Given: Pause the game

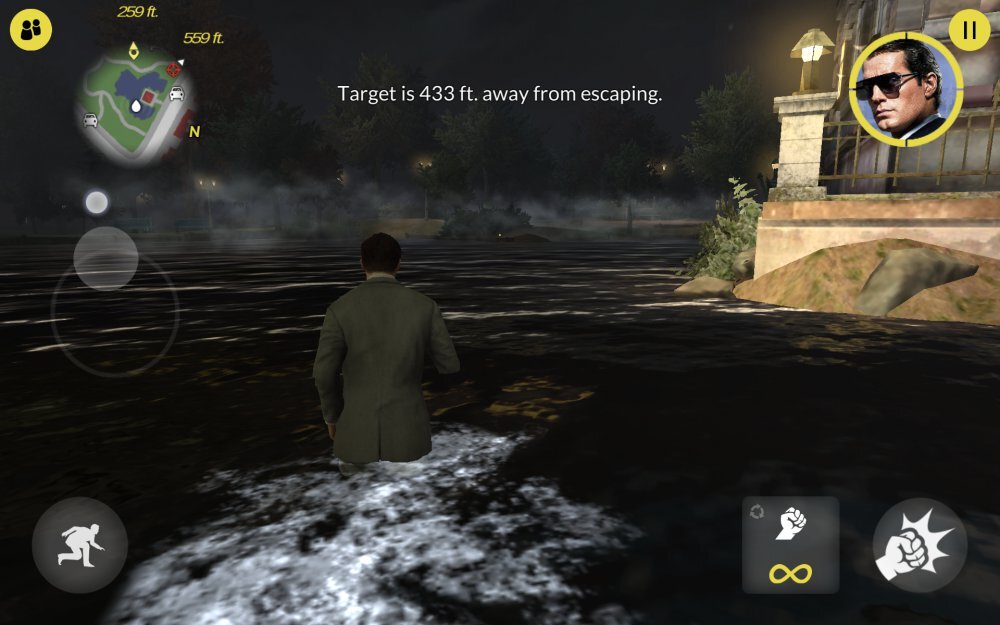Looking at the screenshot, I should 968,30.
